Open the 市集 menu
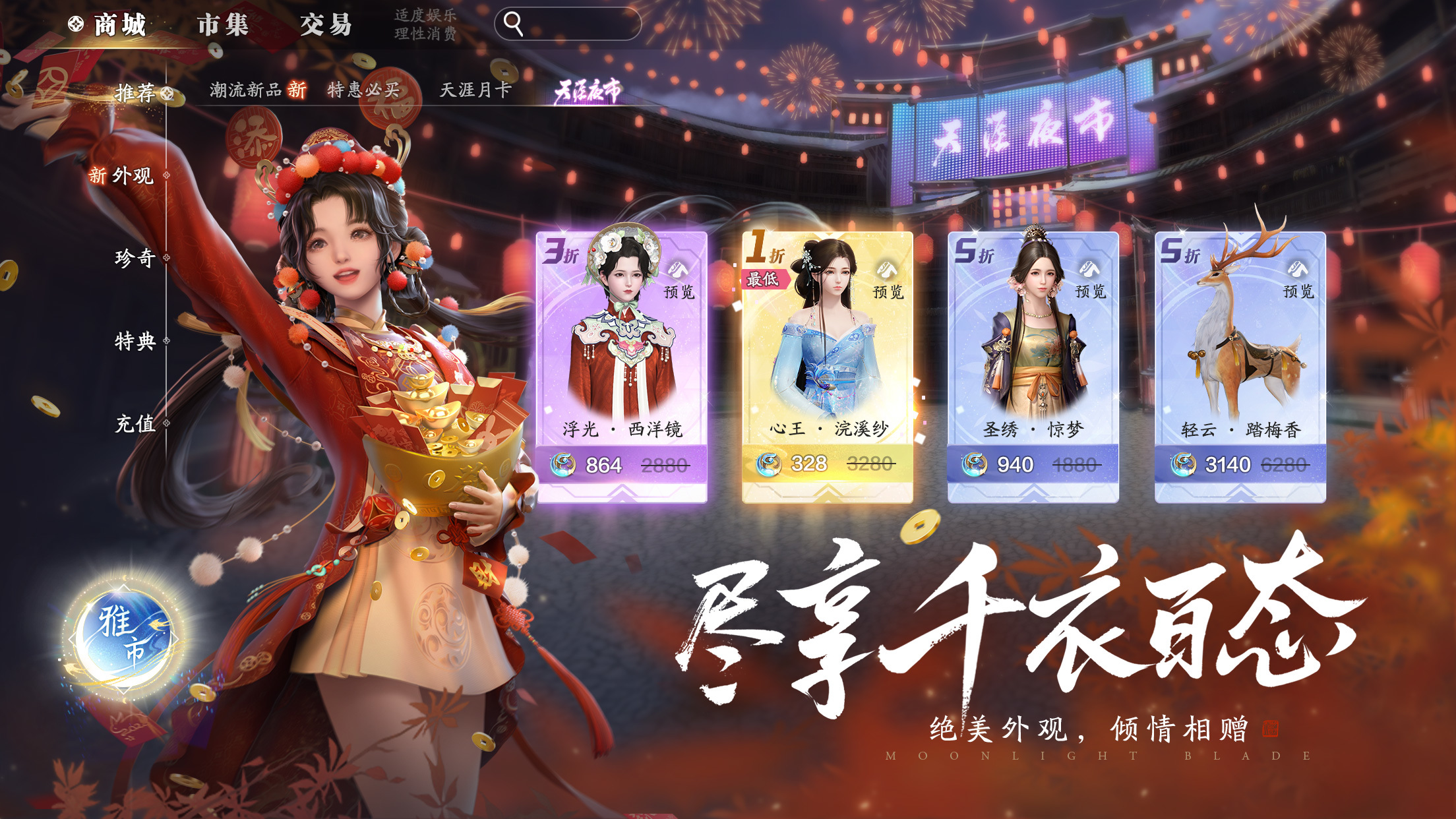This screenshot has height=819, width=1456. 223,24
